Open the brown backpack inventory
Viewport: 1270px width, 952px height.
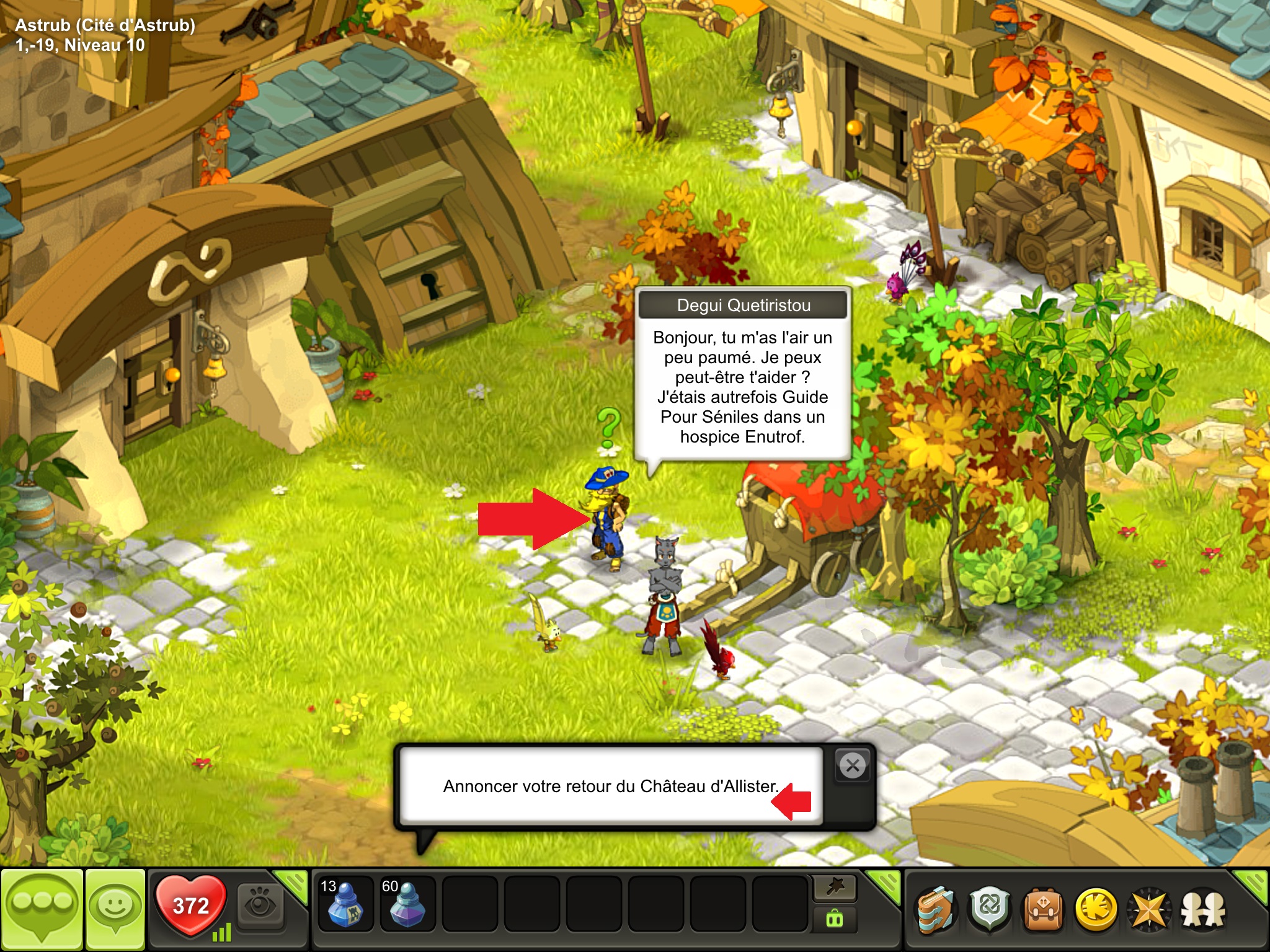click(1043, 910)
